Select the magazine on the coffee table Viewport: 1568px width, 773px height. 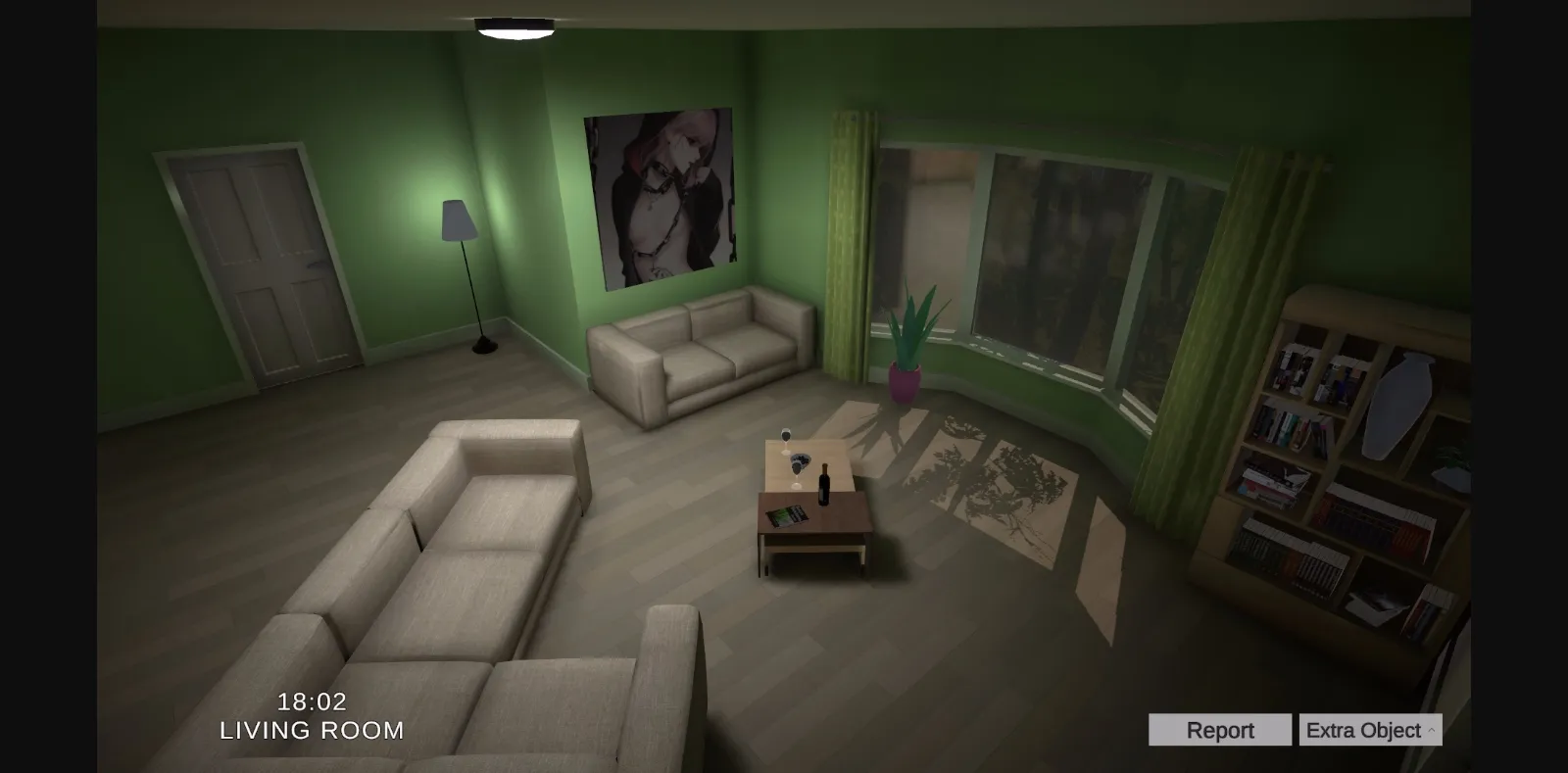coord(787,513)
